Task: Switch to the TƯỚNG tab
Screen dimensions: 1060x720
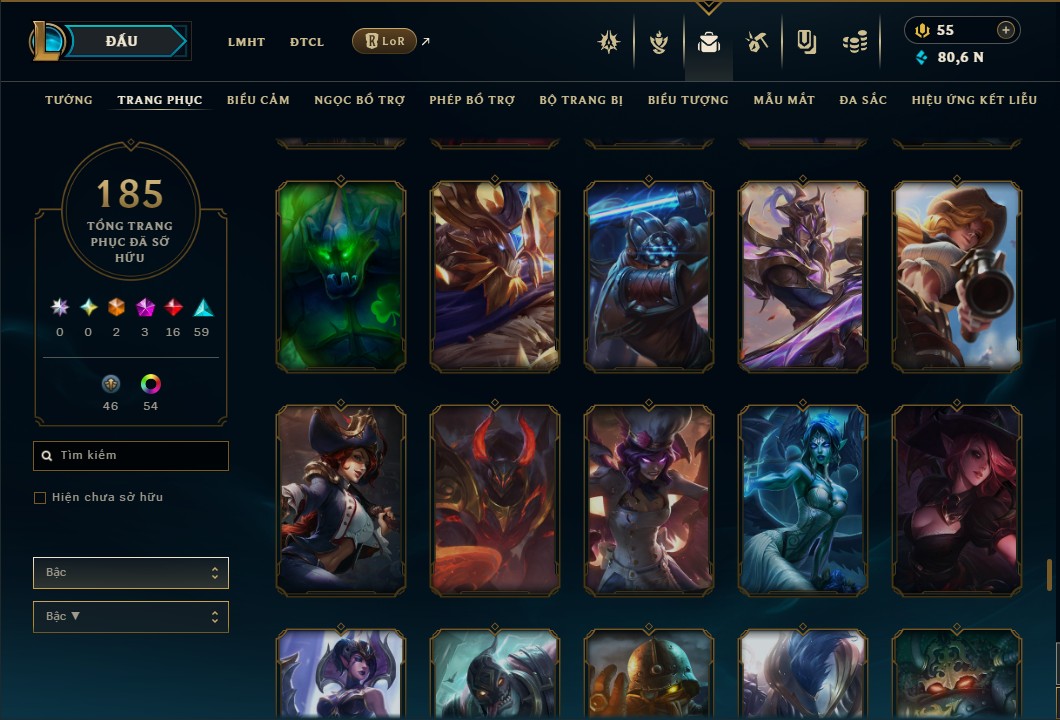Action: coord(69,100)
